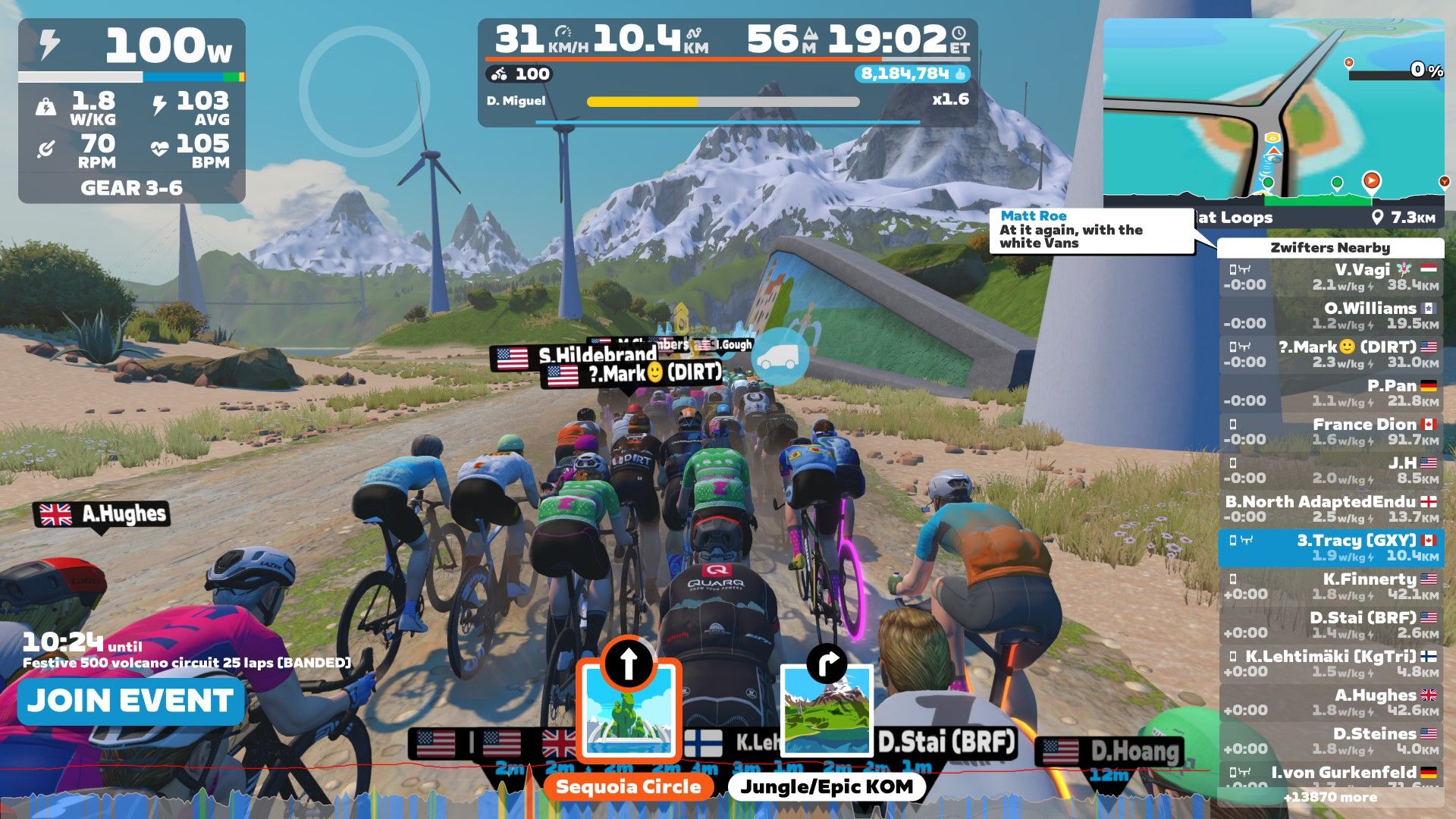Viewport: 1456px width, 819px height.
Task: Select V.Vagi in Zwifters Nearby list
Action: (x=1331, y=277)
